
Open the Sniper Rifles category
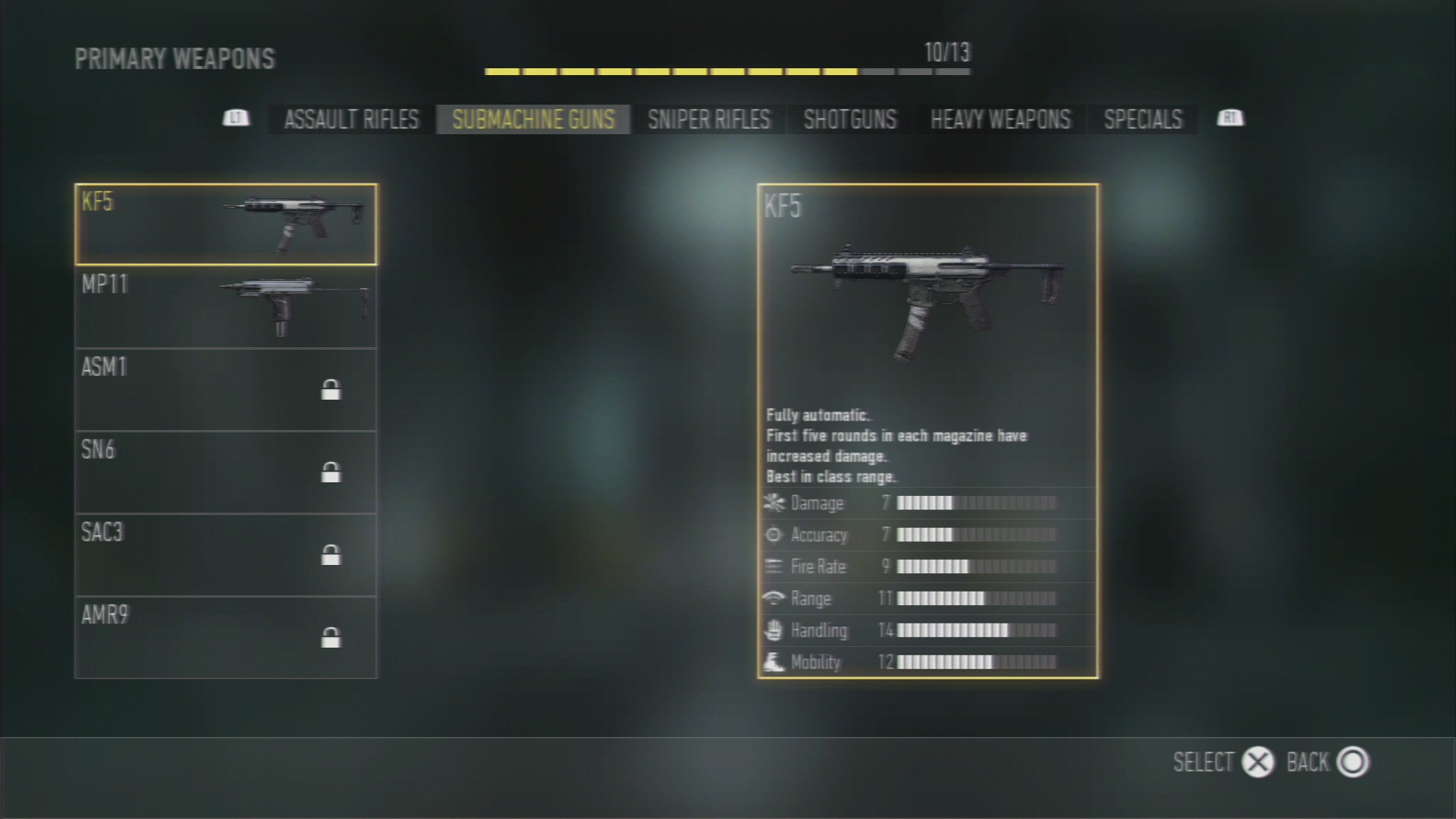point(708,120)
